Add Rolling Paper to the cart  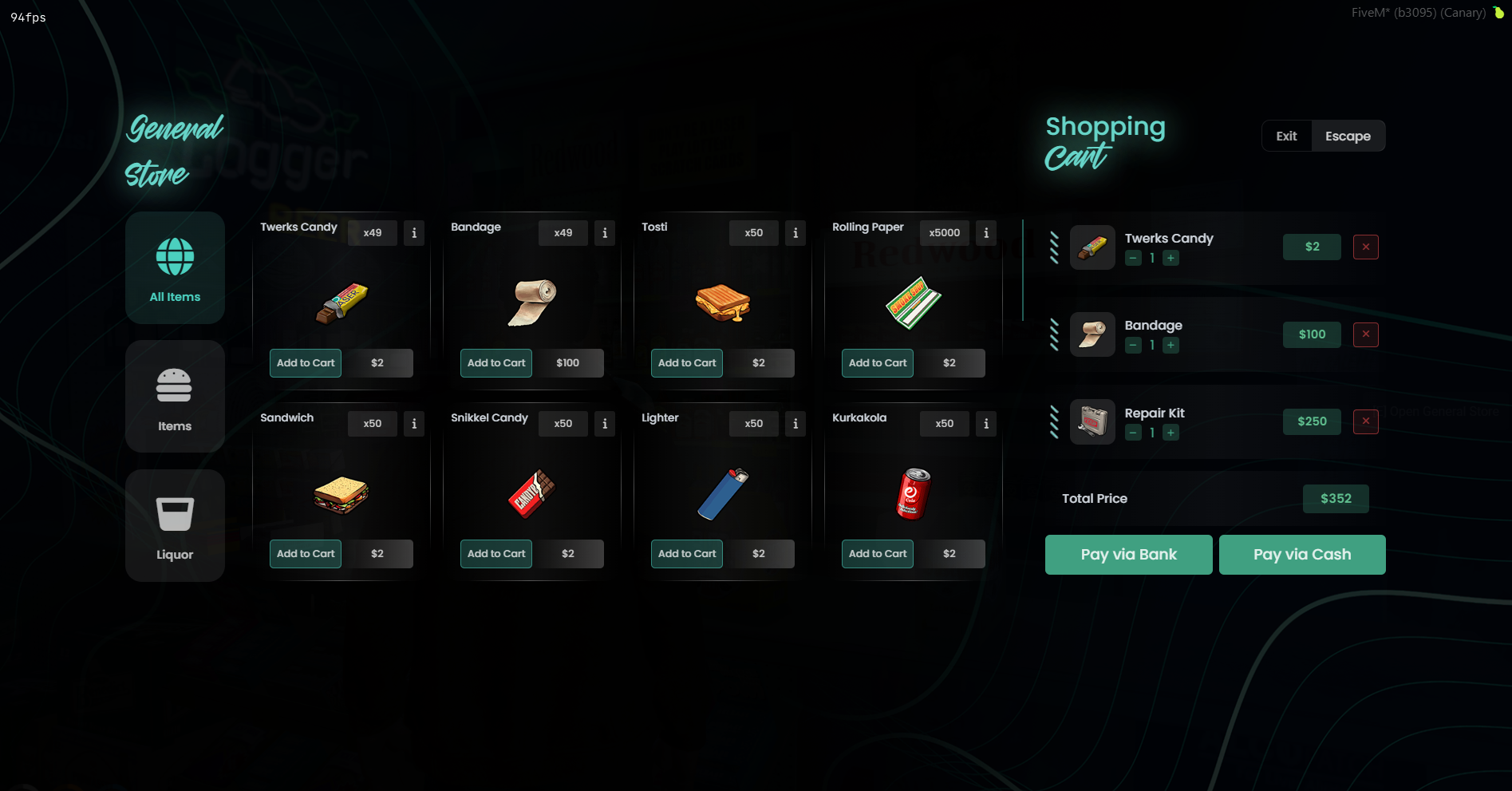pyautogui.click(x=878, y=363)
